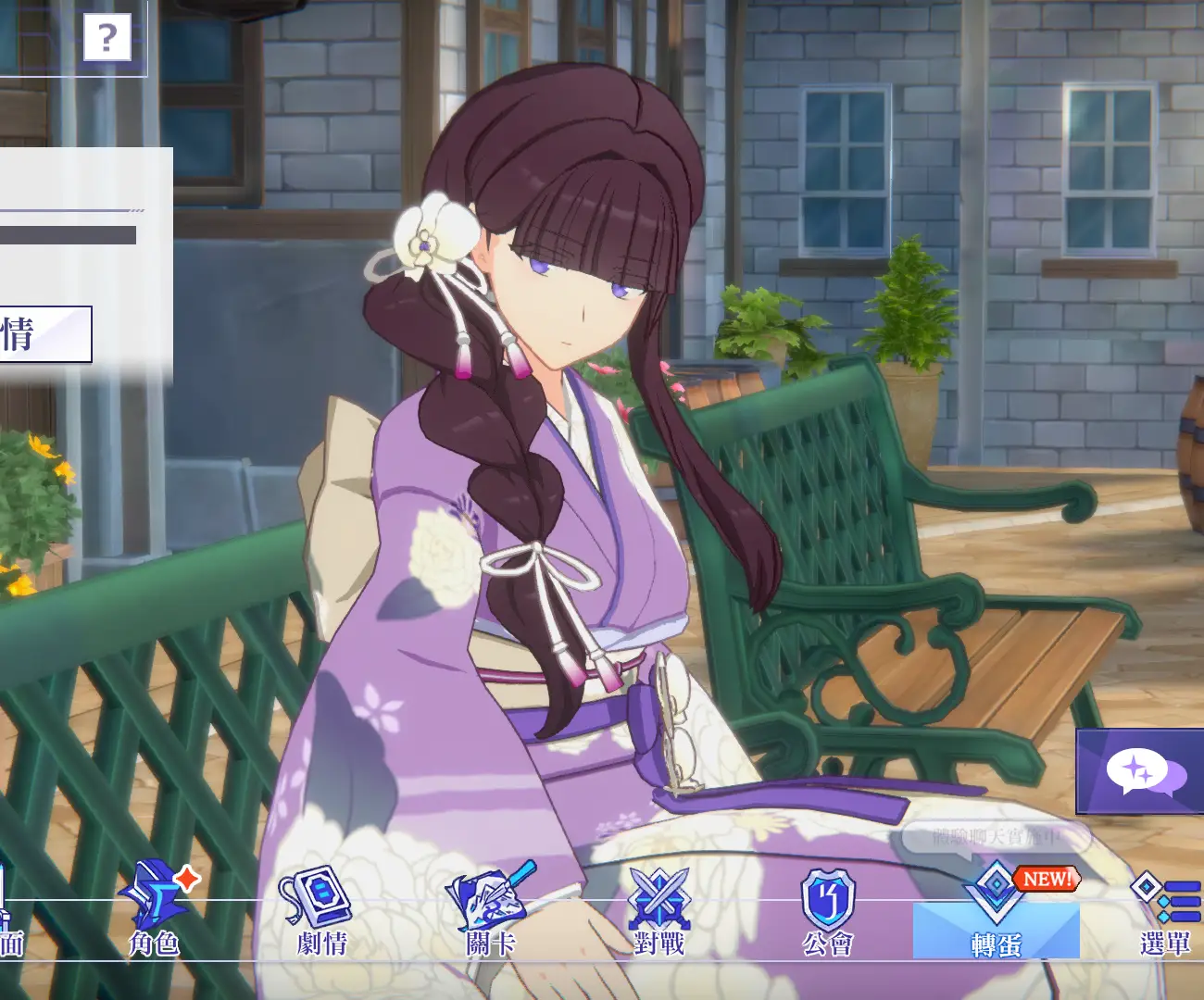Open the 角色 character menu

coord(154,910)
